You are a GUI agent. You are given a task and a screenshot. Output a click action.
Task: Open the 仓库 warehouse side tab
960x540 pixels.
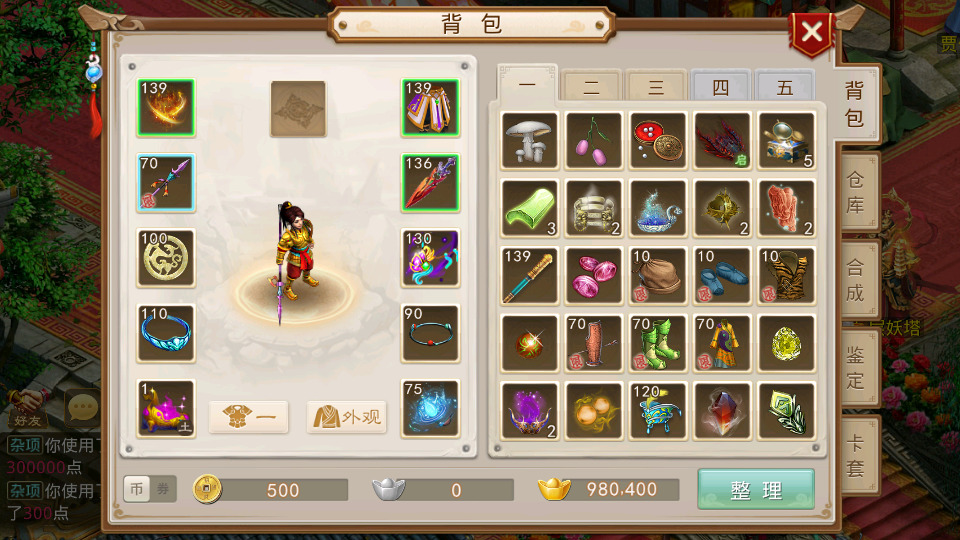click(855, 195)
